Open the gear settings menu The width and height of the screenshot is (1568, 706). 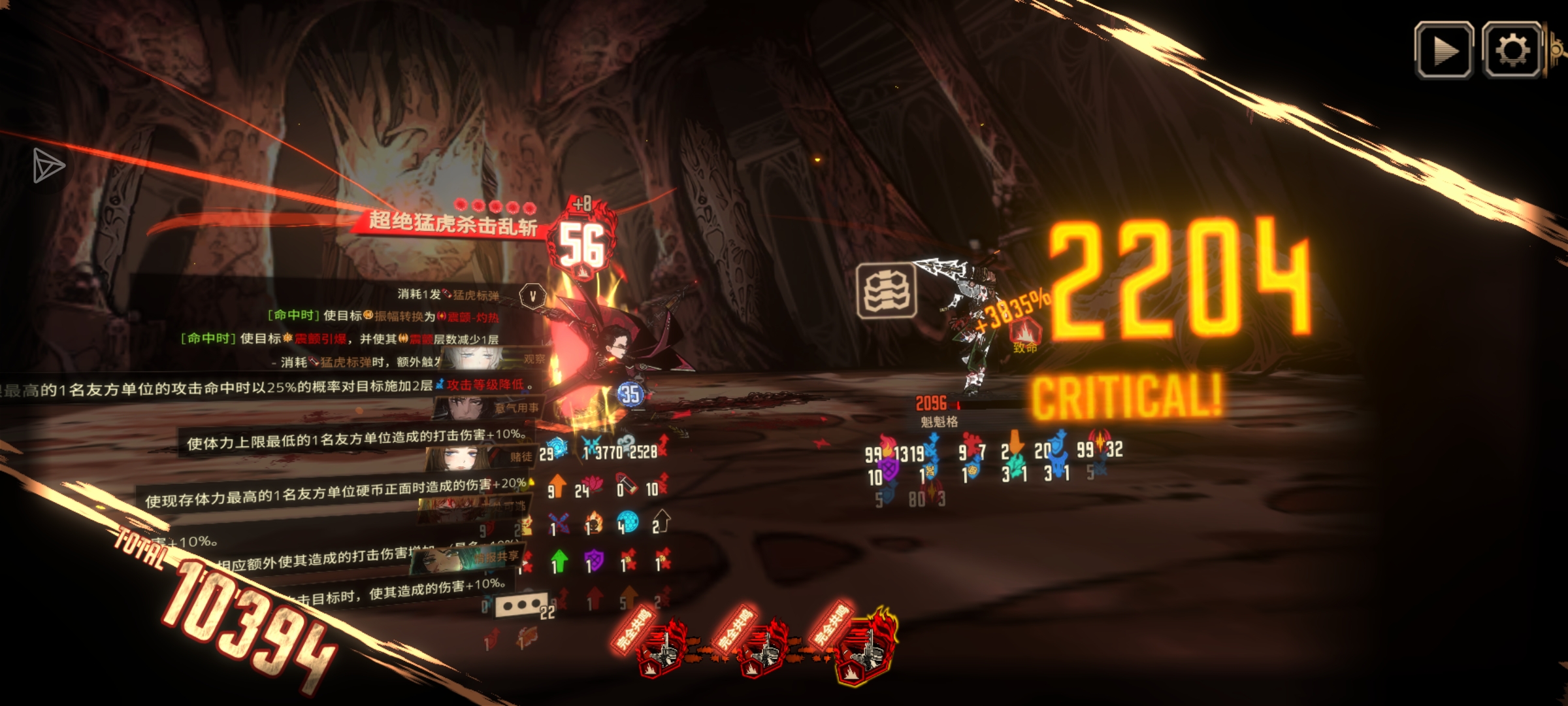[1511, 50]
